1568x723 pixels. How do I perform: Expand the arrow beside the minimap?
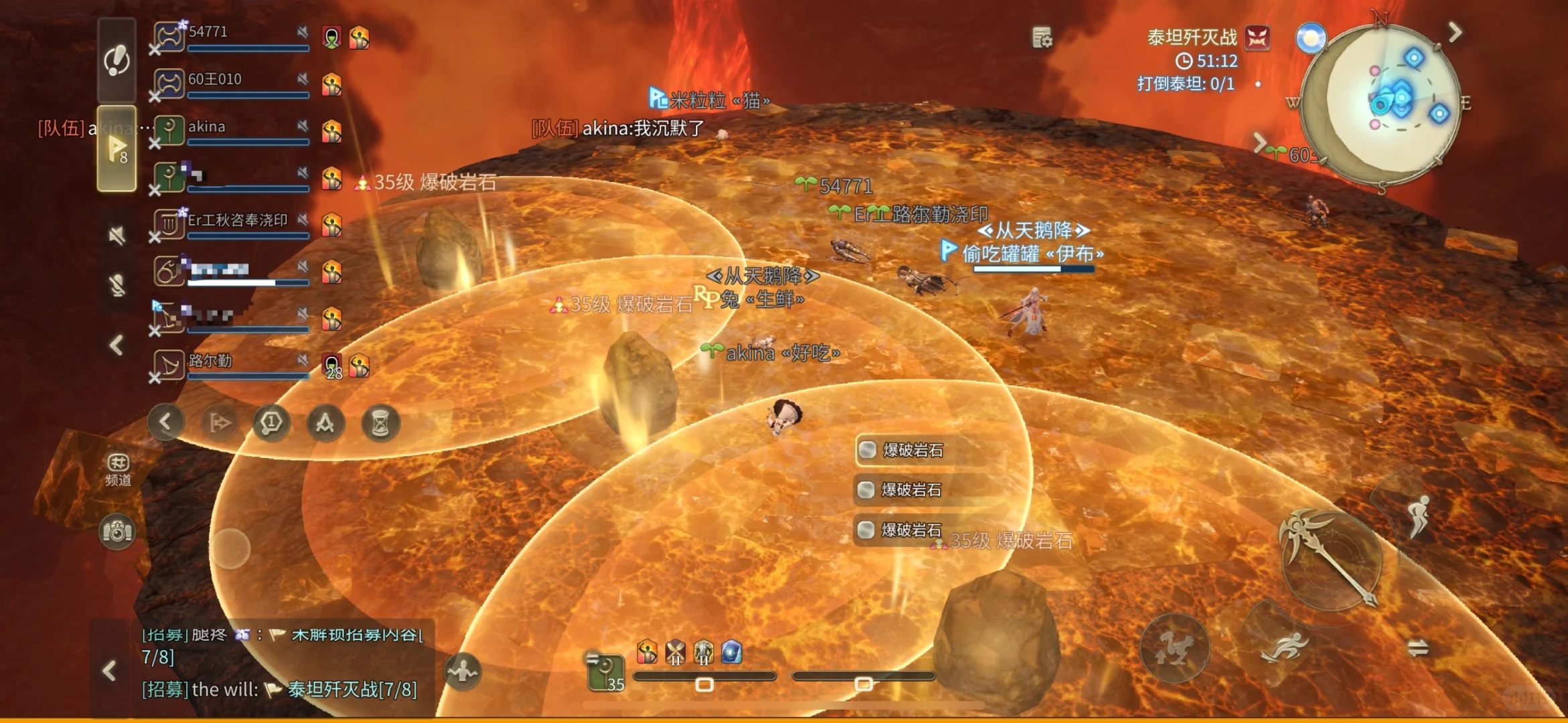pyautogui.click(x=1455, y=31)
